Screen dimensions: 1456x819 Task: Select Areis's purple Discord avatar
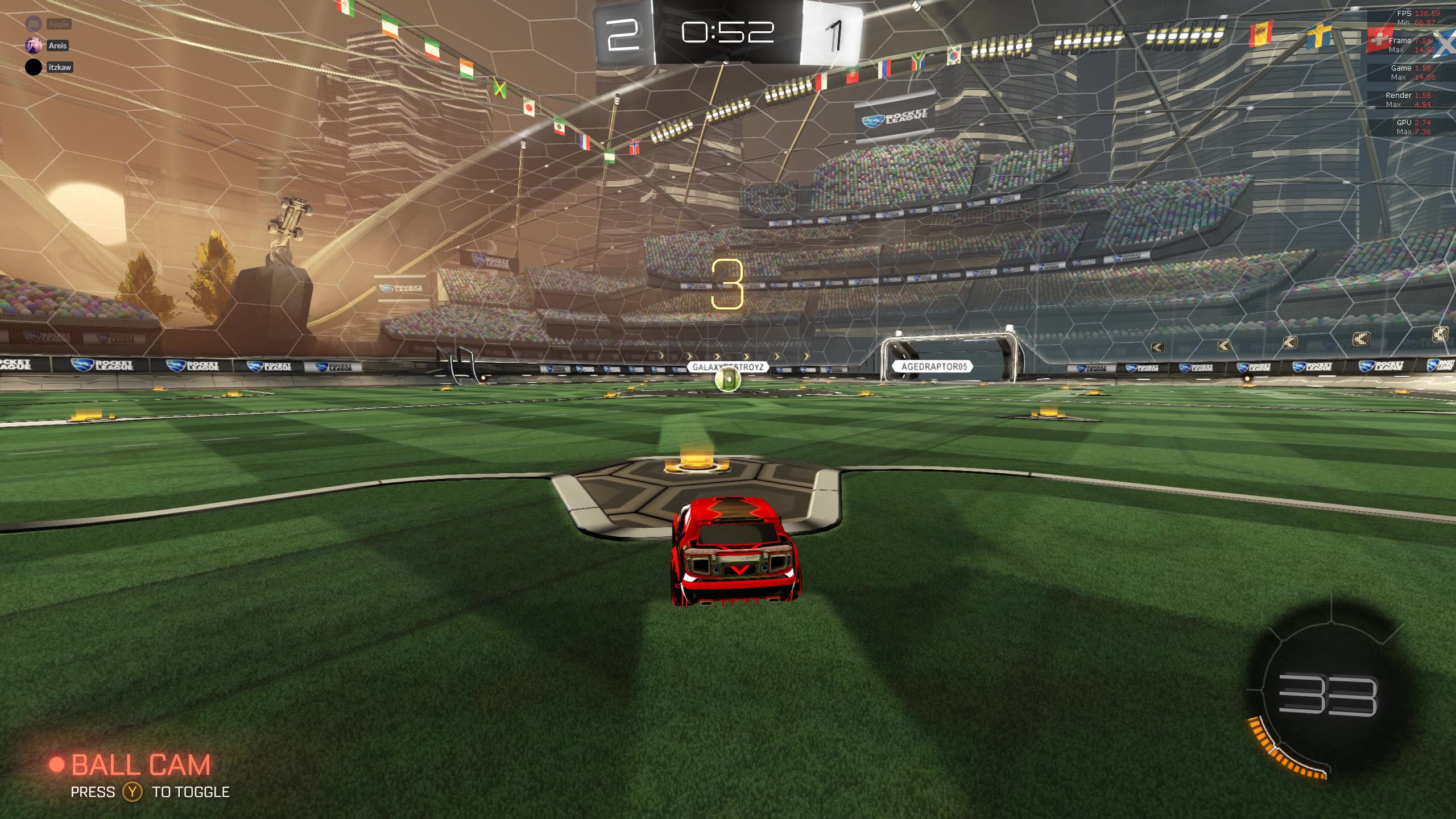[x=34, y=45]
